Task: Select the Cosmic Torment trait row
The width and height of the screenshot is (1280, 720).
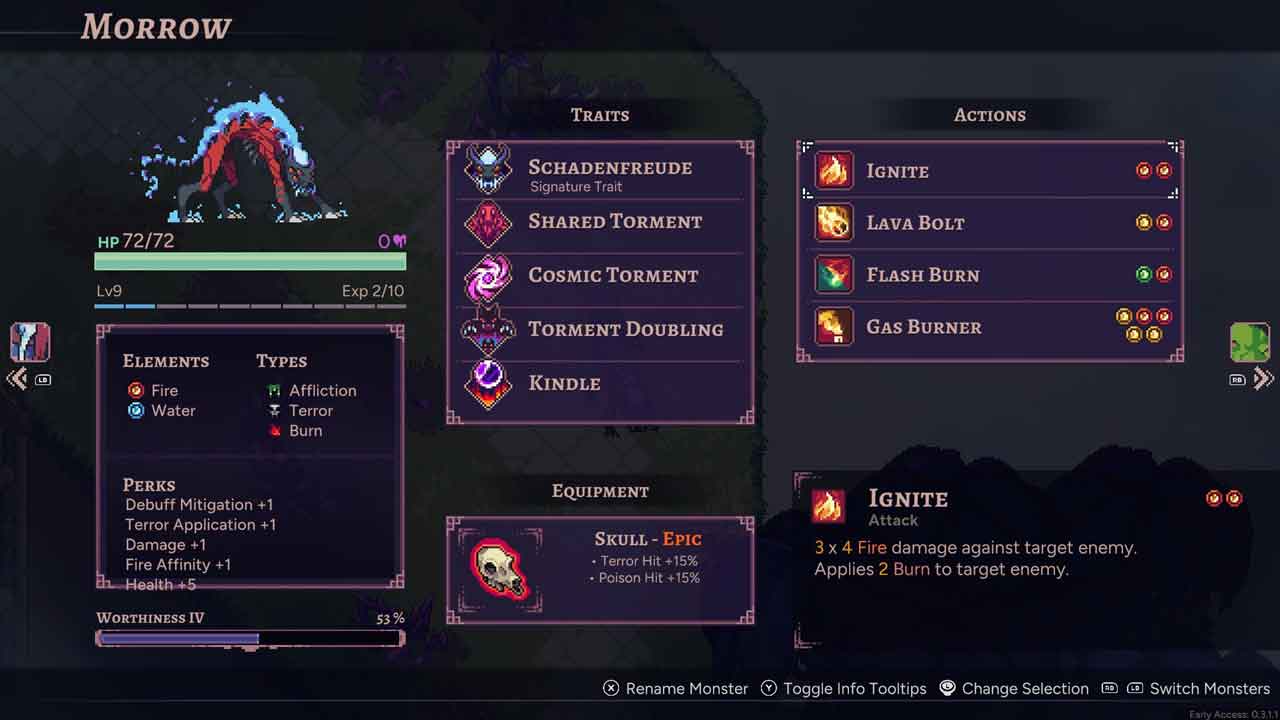Action: click(x=600, y=276)
